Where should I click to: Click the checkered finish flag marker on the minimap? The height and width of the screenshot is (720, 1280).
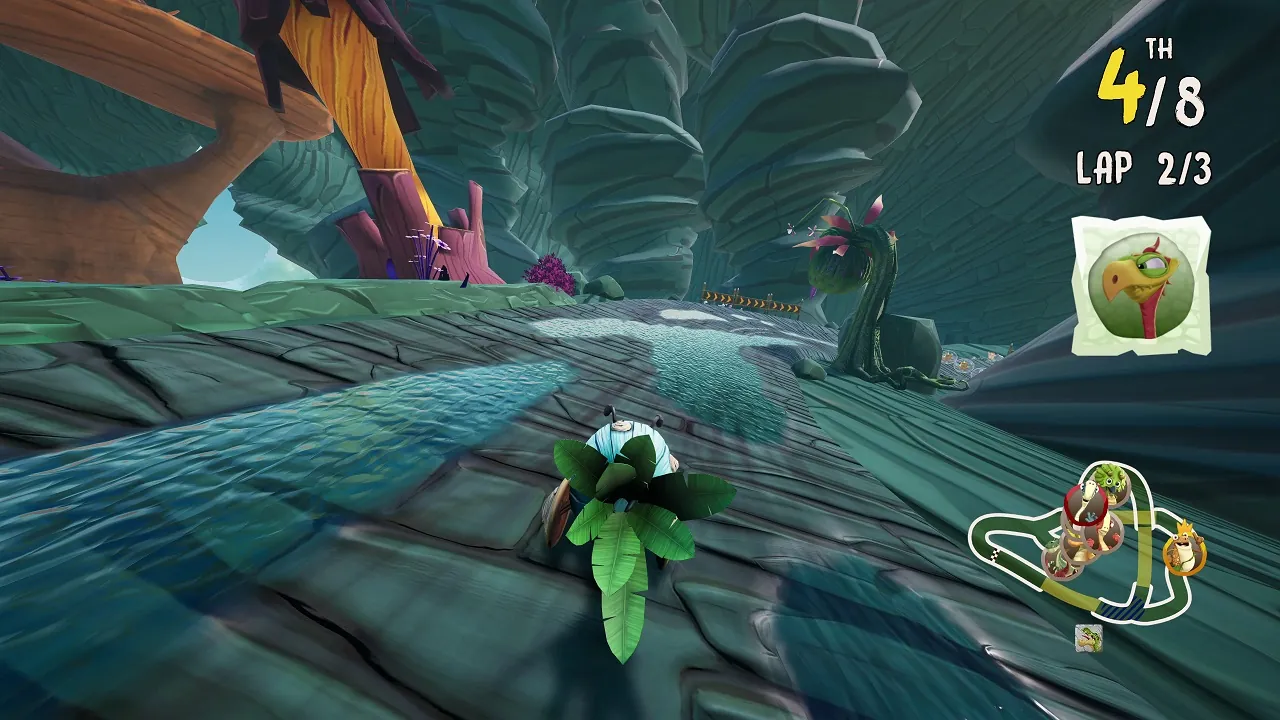pos(994,554)
